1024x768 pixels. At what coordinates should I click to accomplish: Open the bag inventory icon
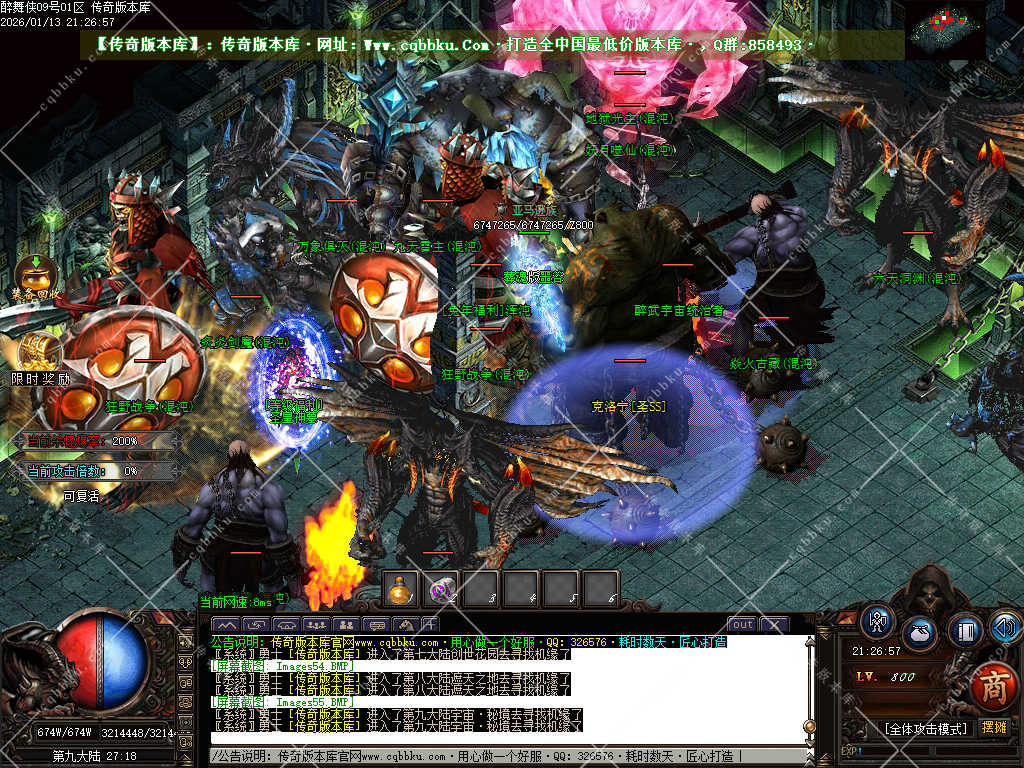point(920,634)
